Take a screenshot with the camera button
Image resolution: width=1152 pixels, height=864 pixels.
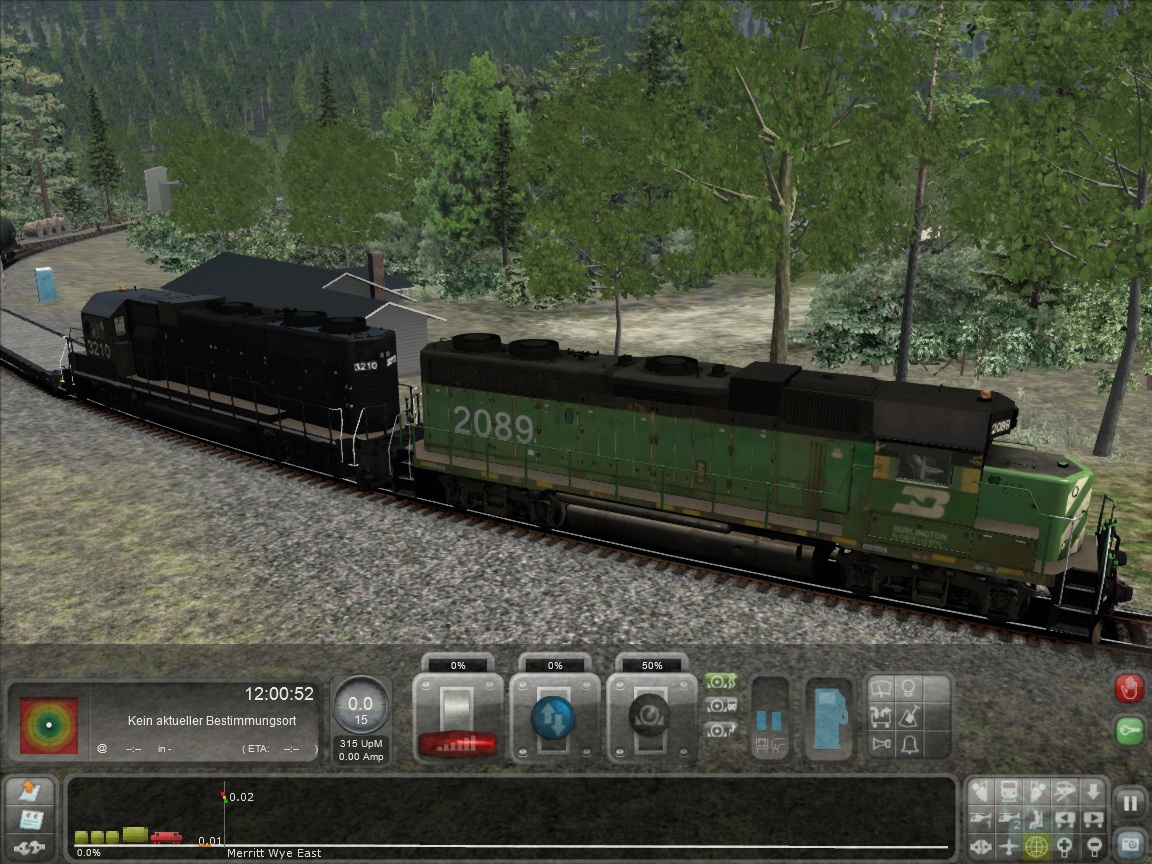1130,843
